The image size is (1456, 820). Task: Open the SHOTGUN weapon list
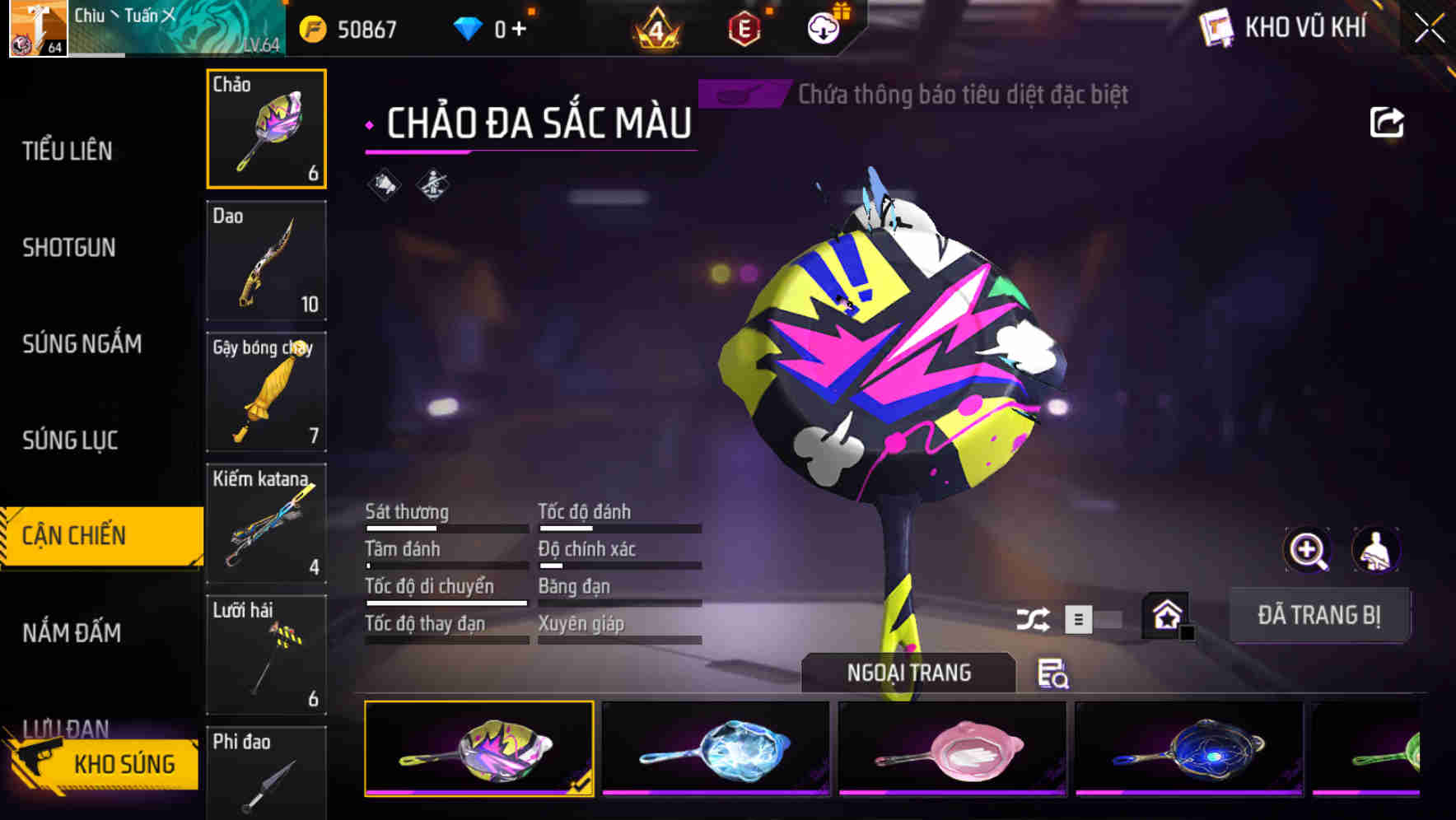(69, 247)
